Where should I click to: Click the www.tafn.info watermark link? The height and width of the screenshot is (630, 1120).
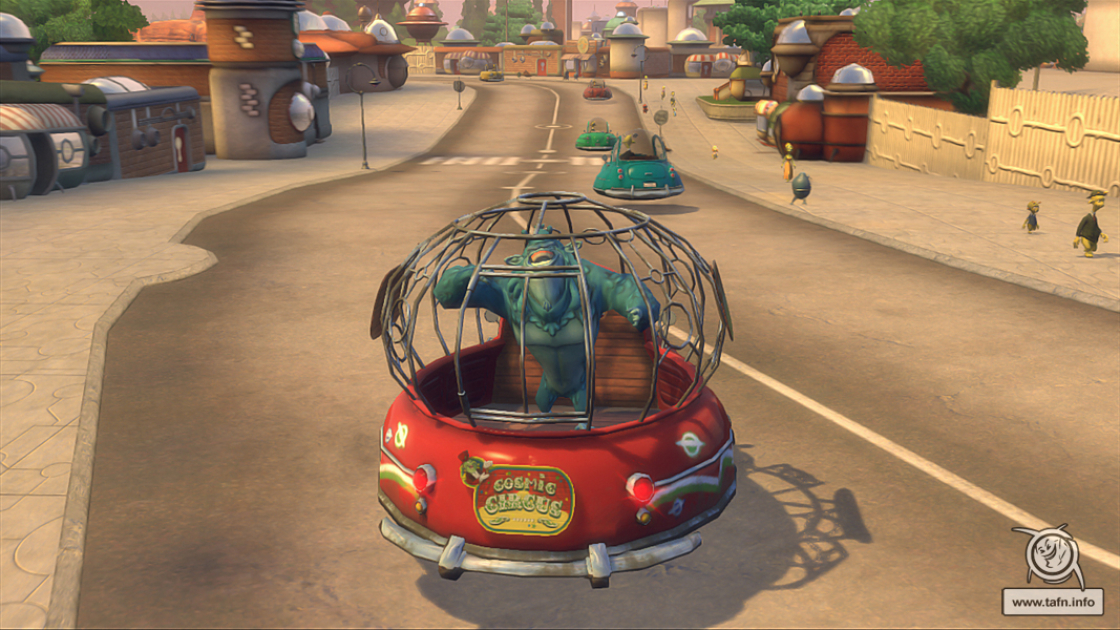click(x=1052, y=602)
